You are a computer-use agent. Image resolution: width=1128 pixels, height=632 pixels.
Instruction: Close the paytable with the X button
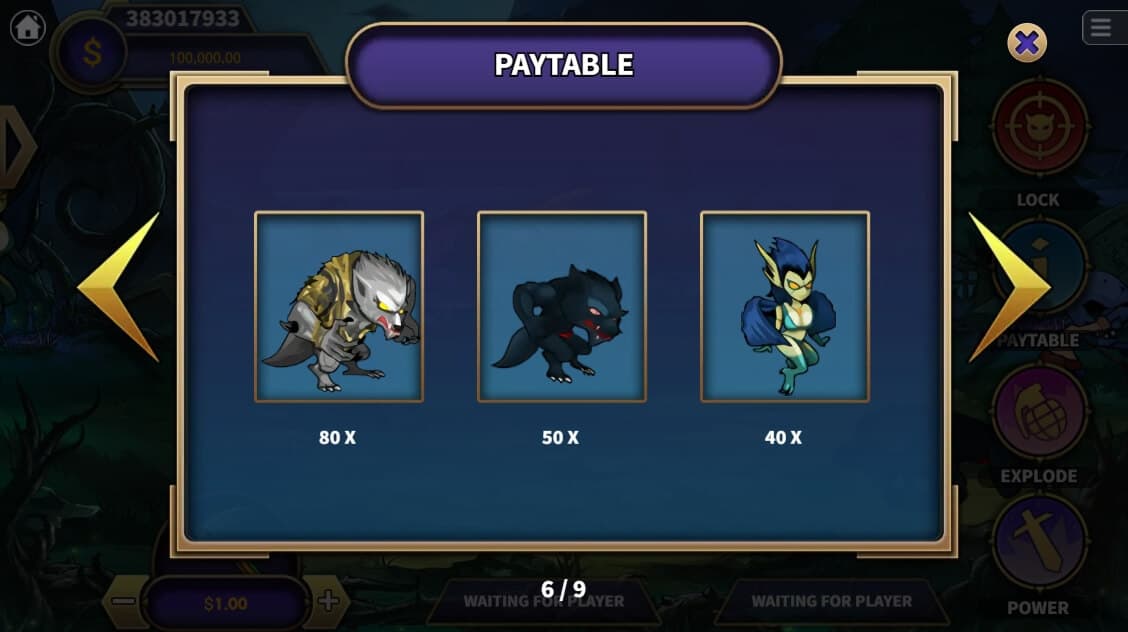coord(1027,43)
